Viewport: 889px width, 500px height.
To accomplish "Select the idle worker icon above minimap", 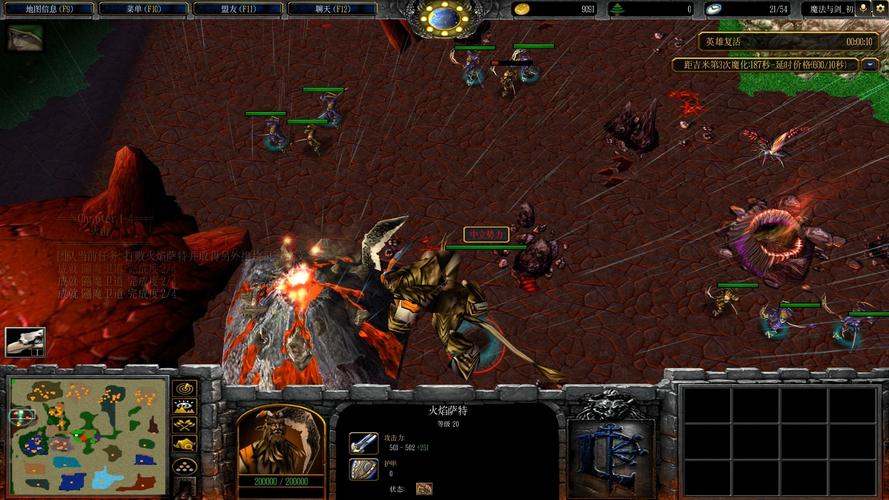I will [x=25, y=342].
